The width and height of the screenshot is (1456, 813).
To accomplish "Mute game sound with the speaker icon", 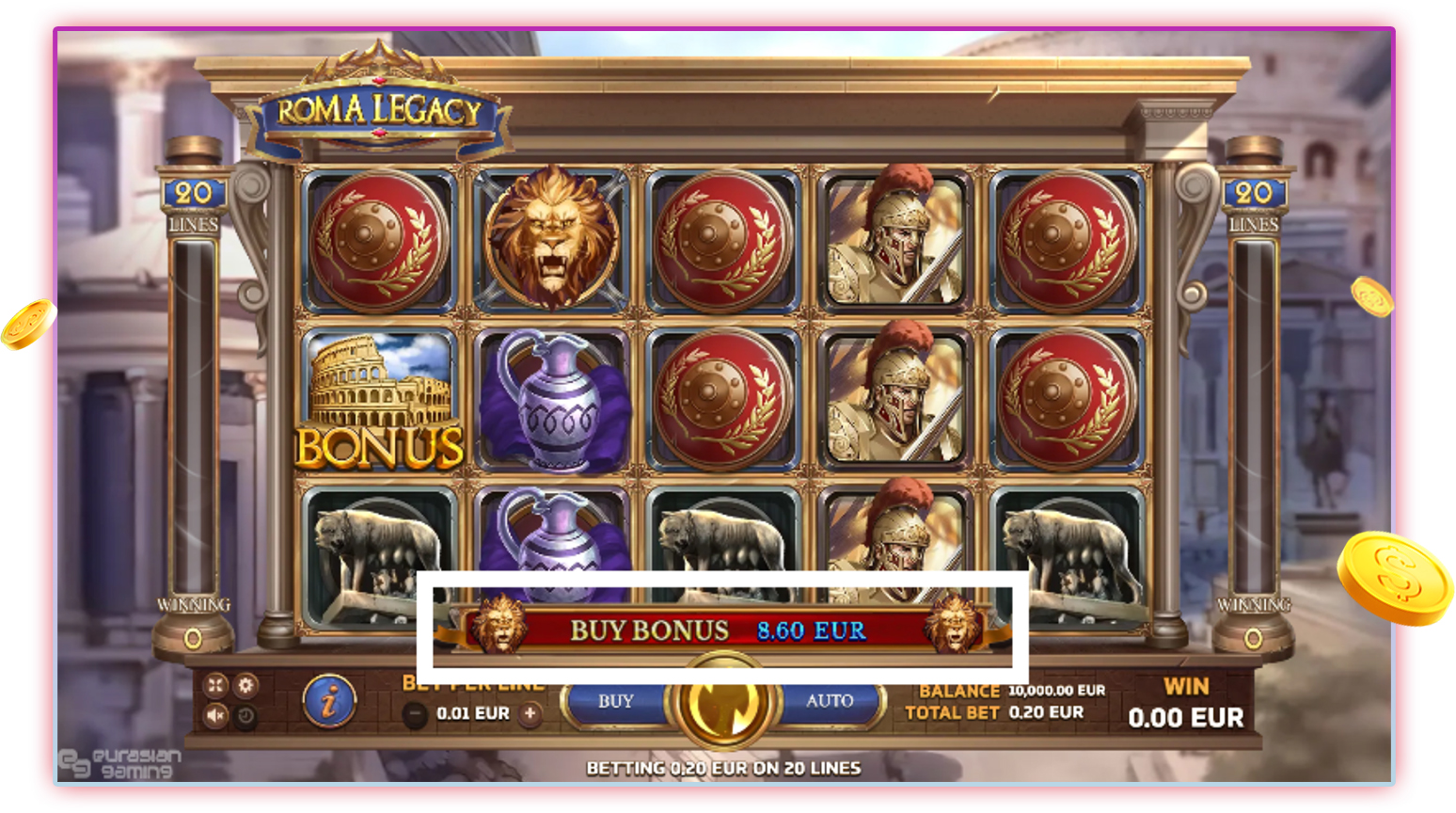I will 214,713.
